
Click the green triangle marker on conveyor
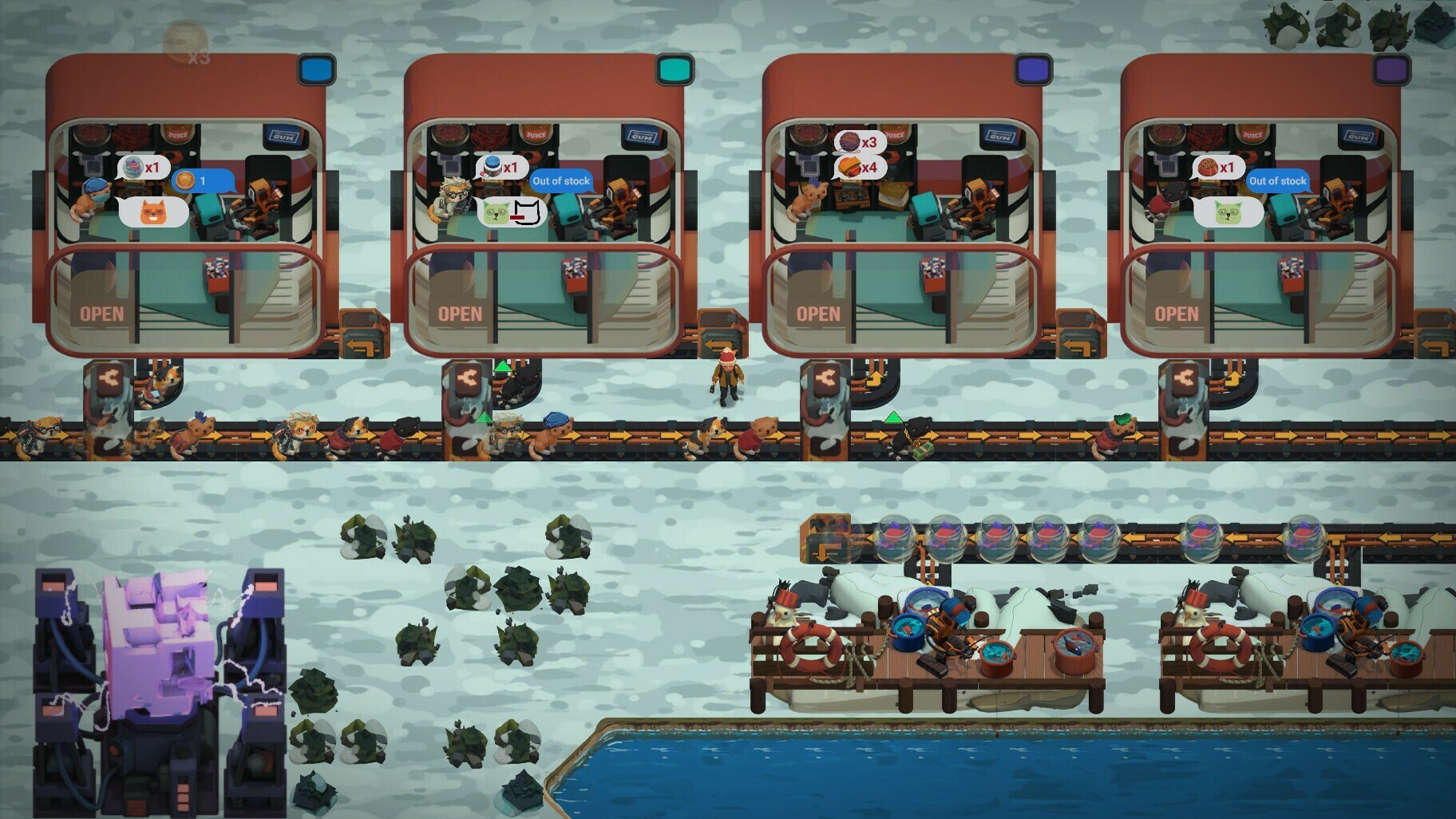coord(501,367)
